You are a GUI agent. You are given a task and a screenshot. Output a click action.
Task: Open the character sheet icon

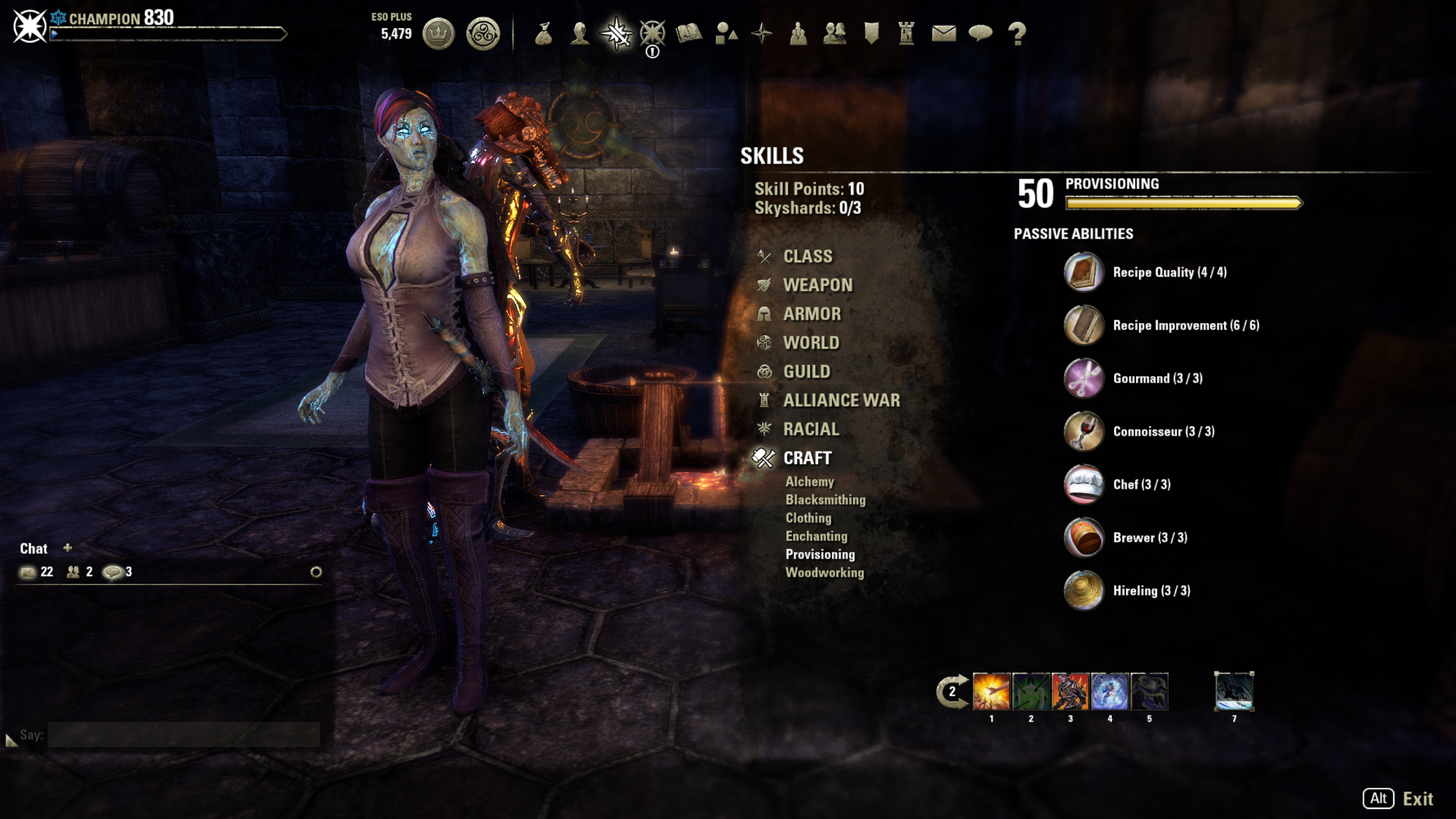tap(580, 33)
